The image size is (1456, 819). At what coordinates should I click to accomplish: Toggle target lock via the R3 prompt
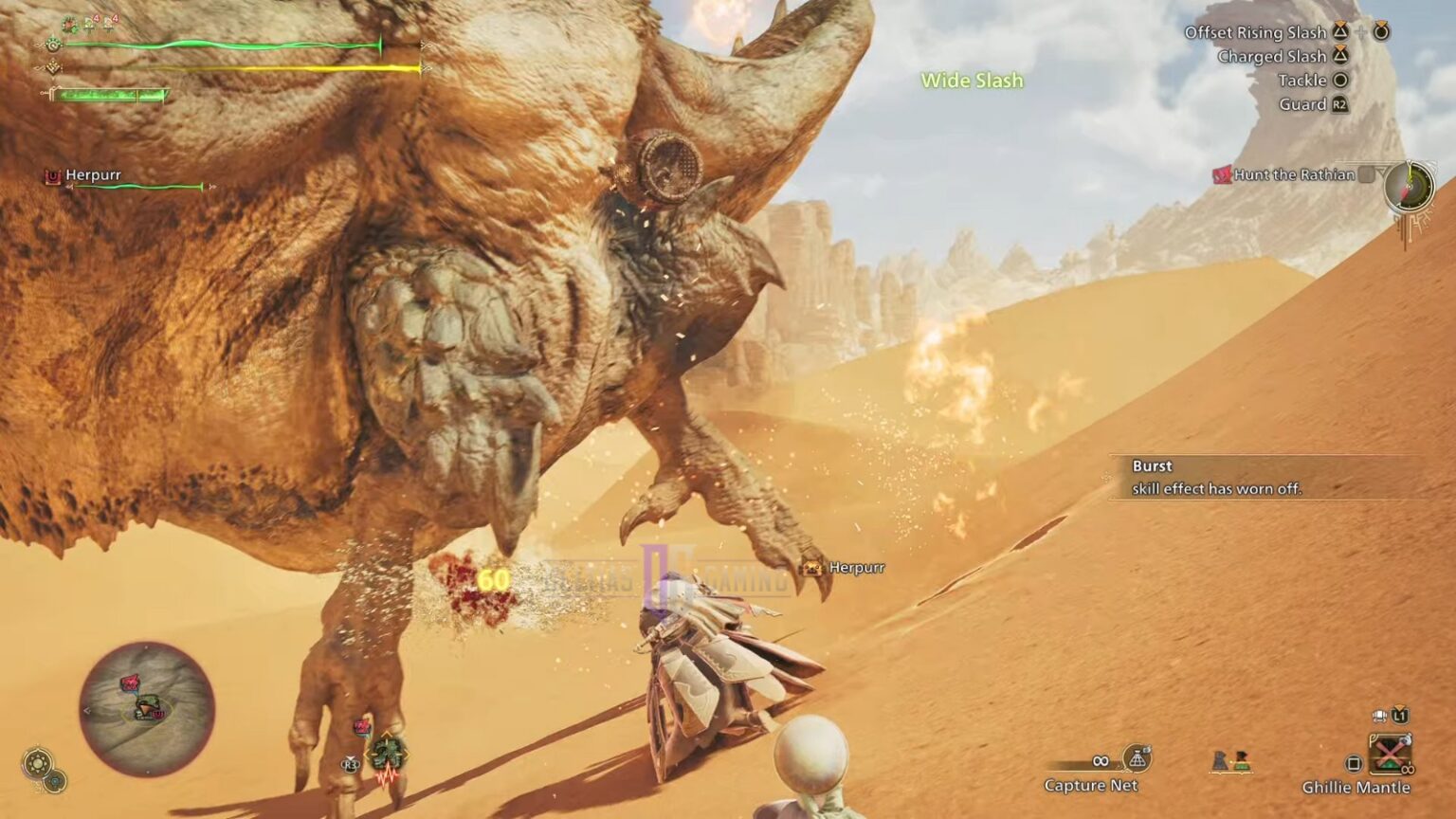pyautogui.click(x=351, y=763)
